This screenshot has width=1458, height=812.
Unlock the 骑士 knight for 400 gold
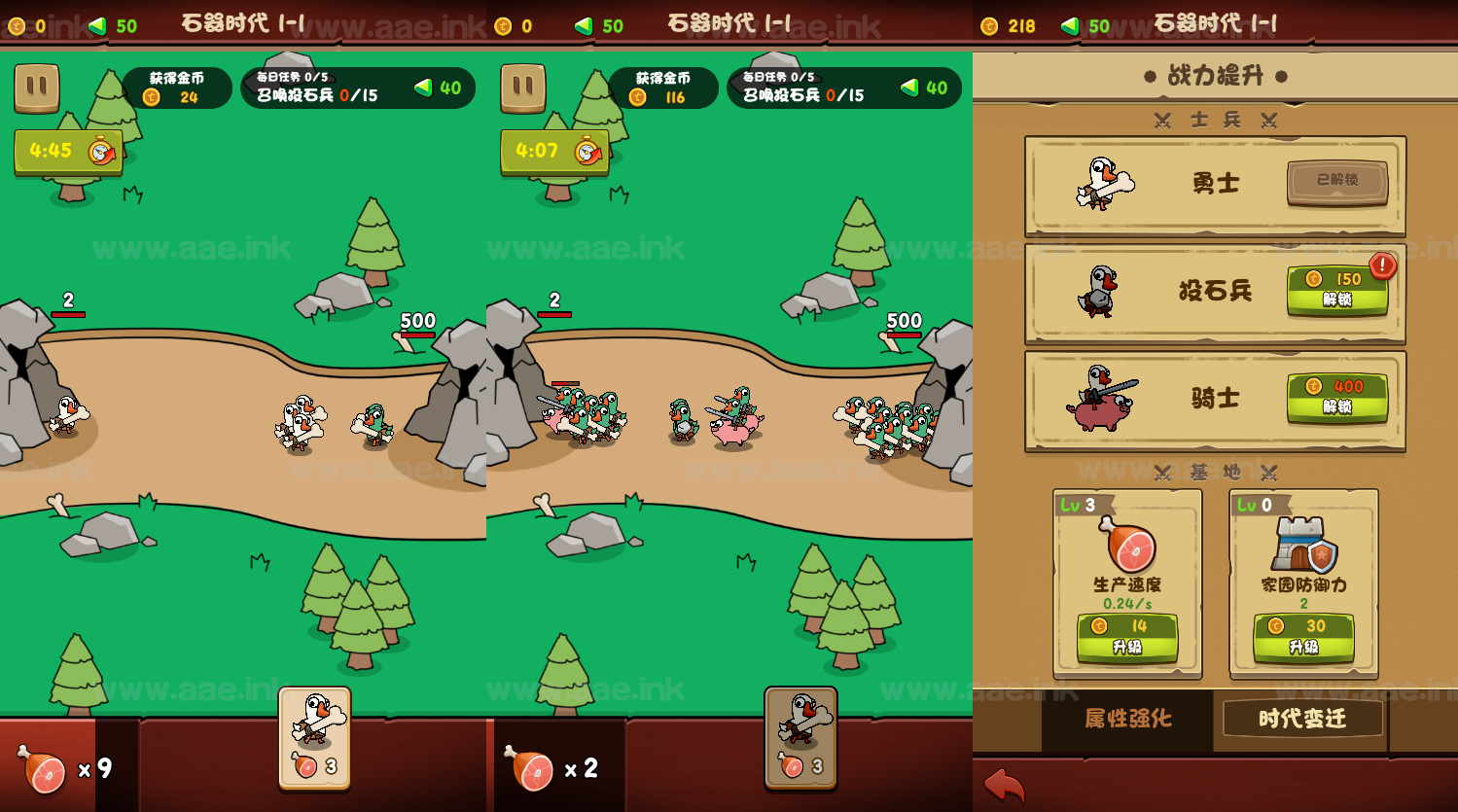1336,397
